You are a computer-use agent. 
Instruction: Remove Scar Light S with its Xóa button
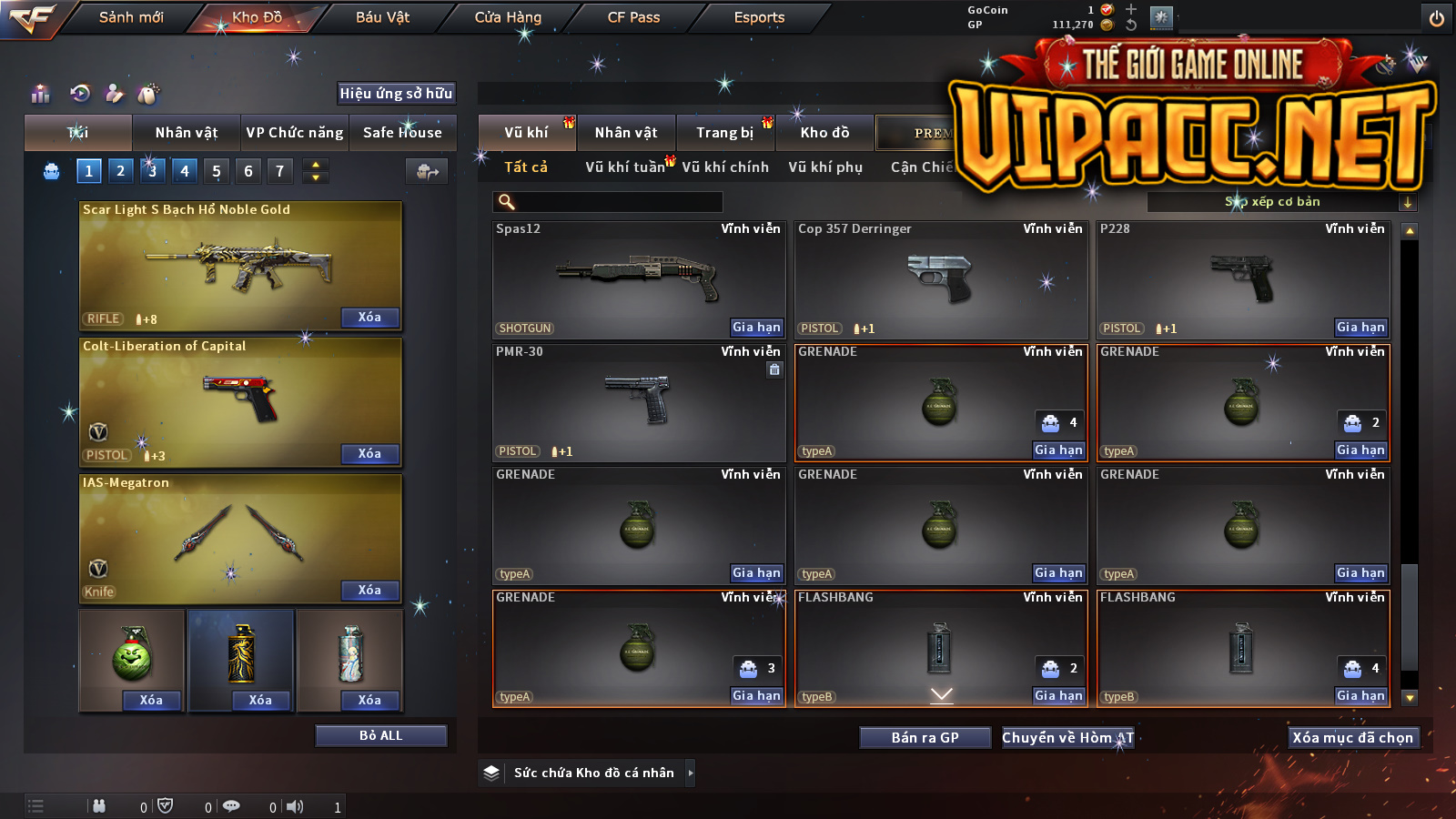pyautogui.click(x=369, y=318)
